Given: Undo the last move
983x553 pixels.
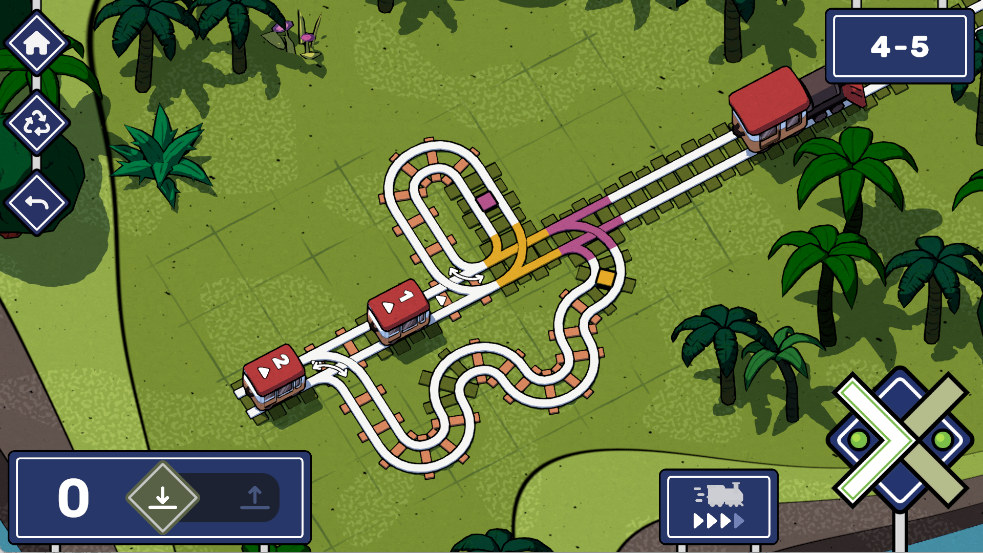Looking at the screenshot, I should point(37,204).
